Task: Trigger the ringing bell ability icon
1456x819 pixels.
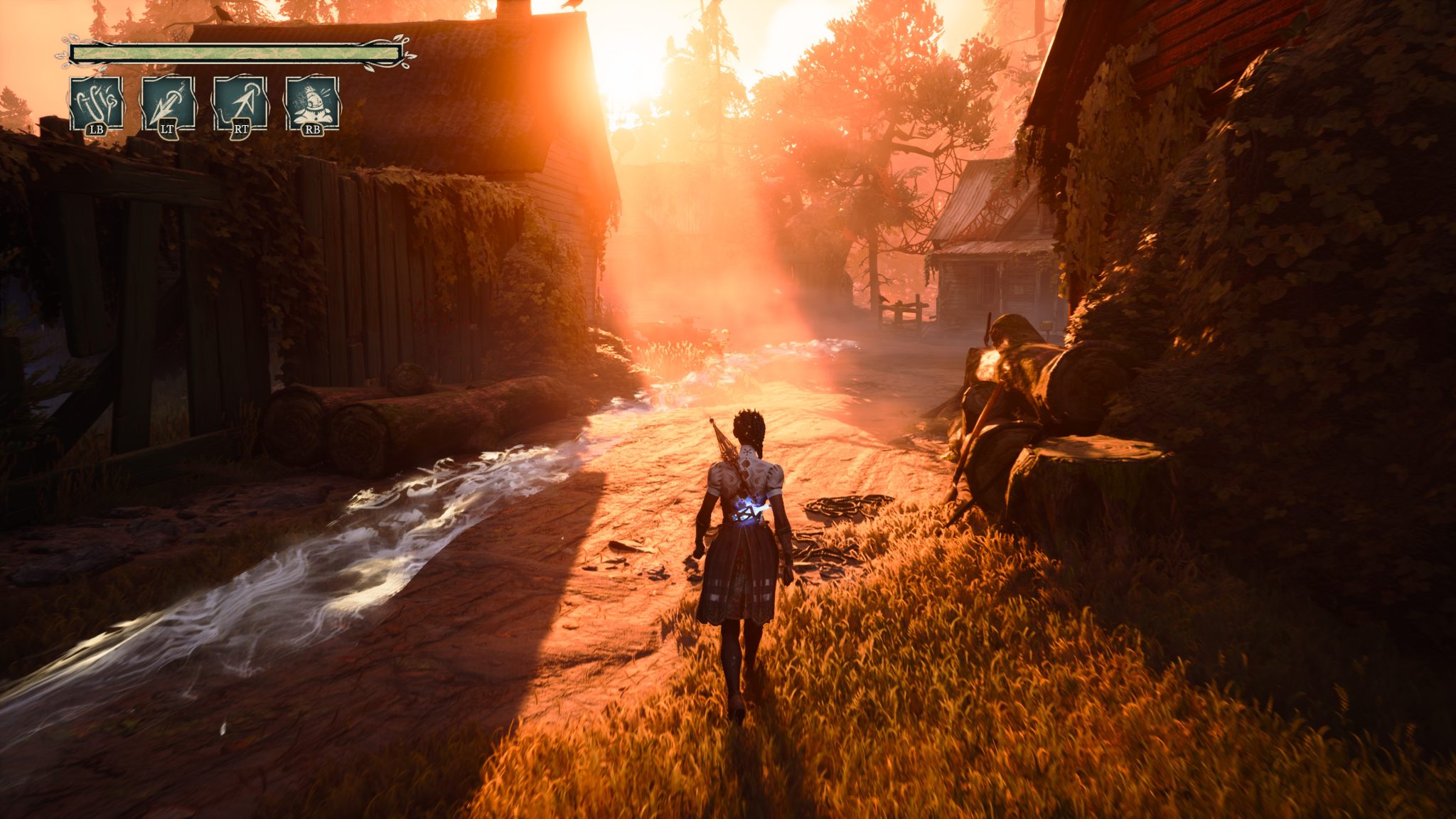Action: (x=311, y=104)
